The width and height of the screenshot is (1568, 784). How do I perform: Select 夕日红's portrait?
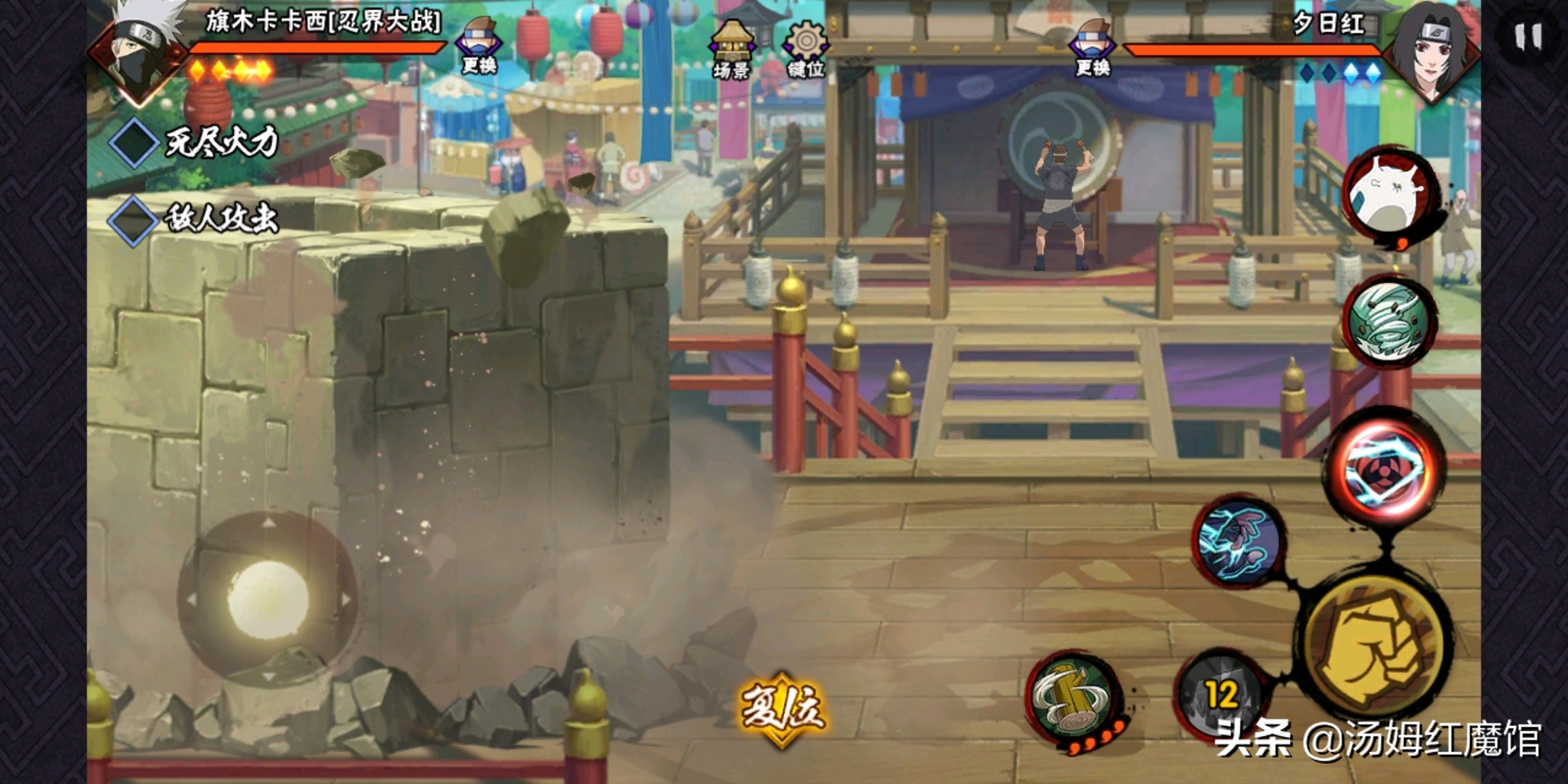point(1430,51)
